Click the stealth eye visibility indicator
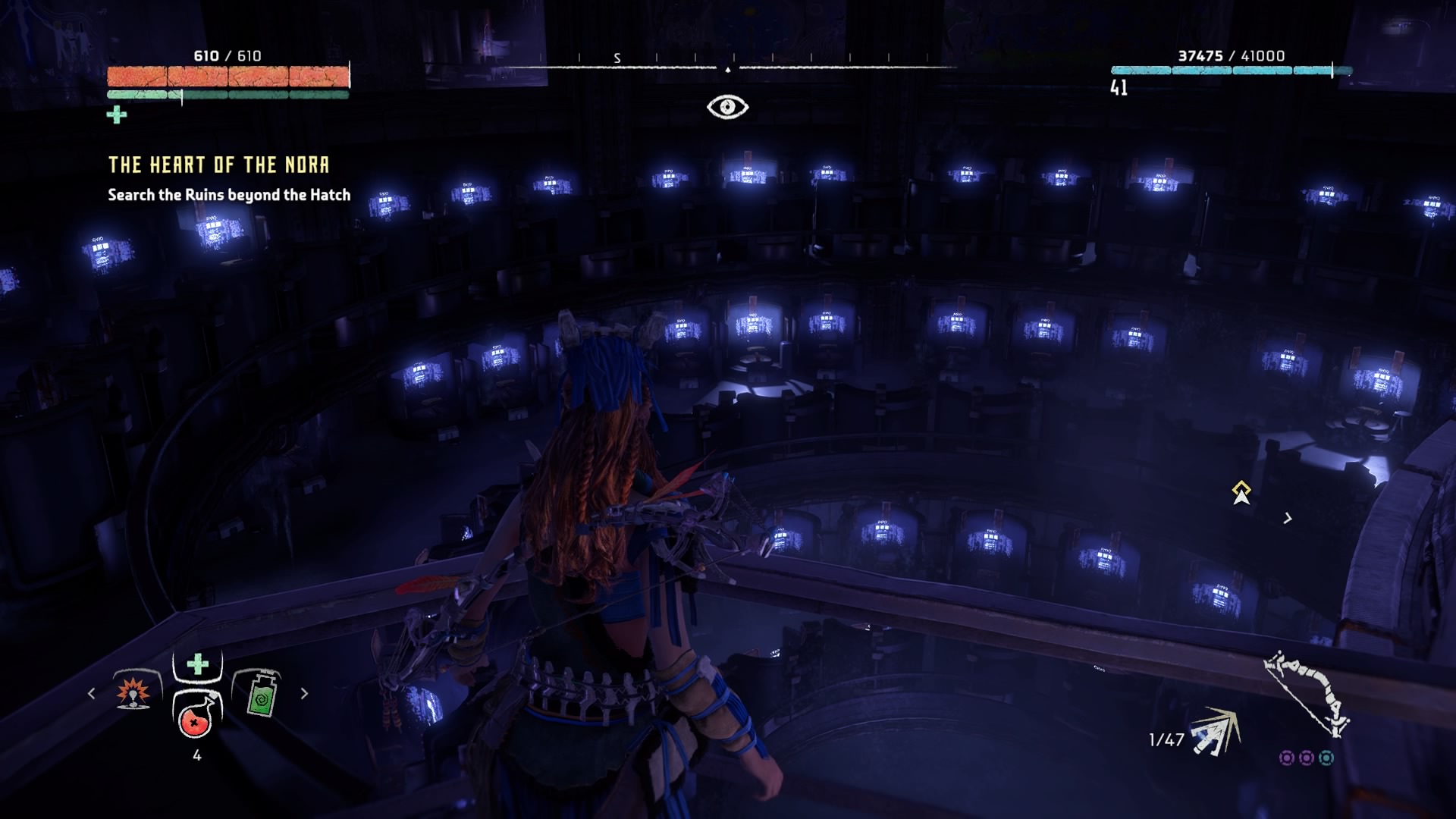 pos(727,107)
